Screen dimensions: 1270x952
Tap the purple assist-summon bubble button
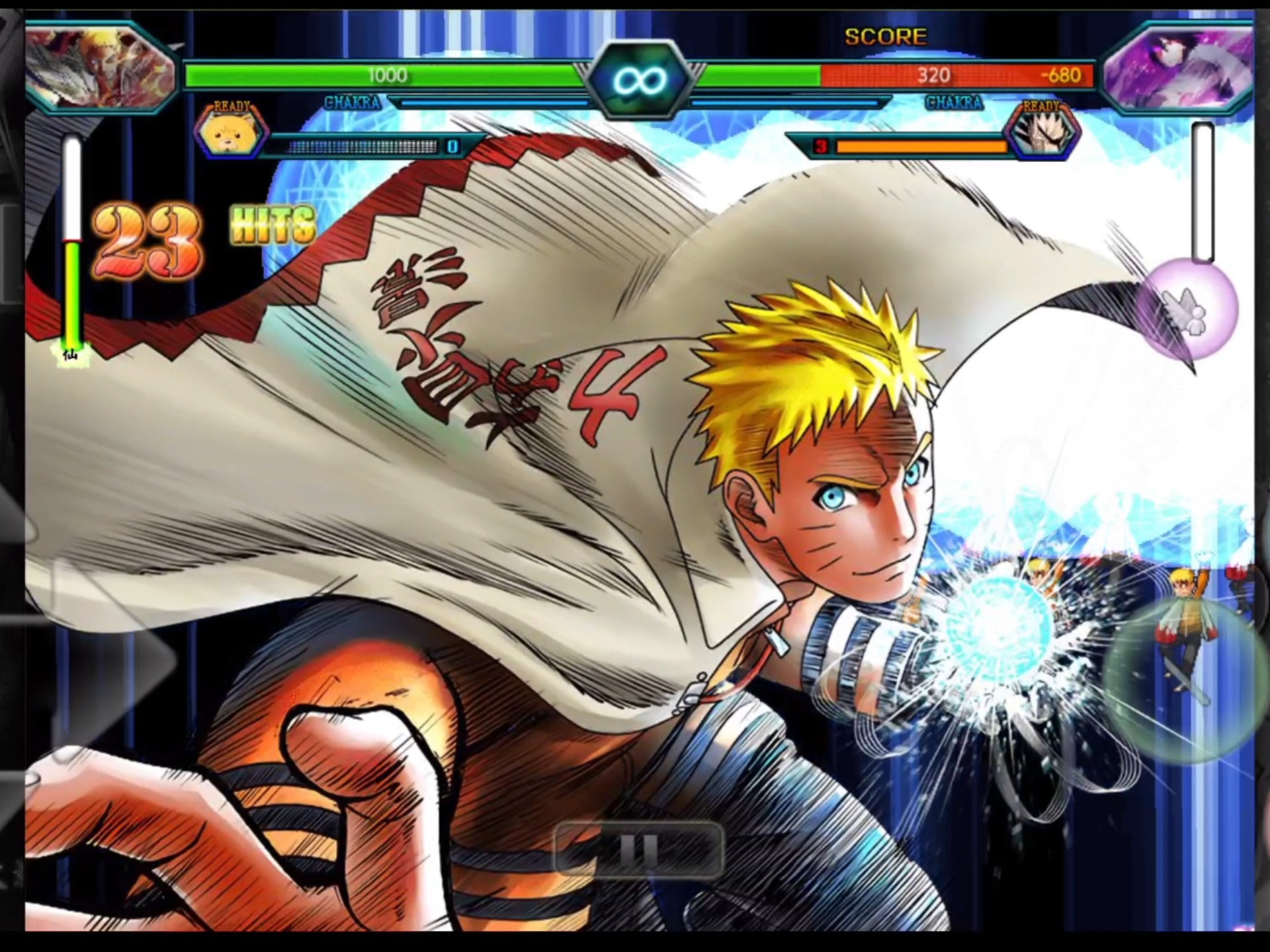coord(1187,311)
